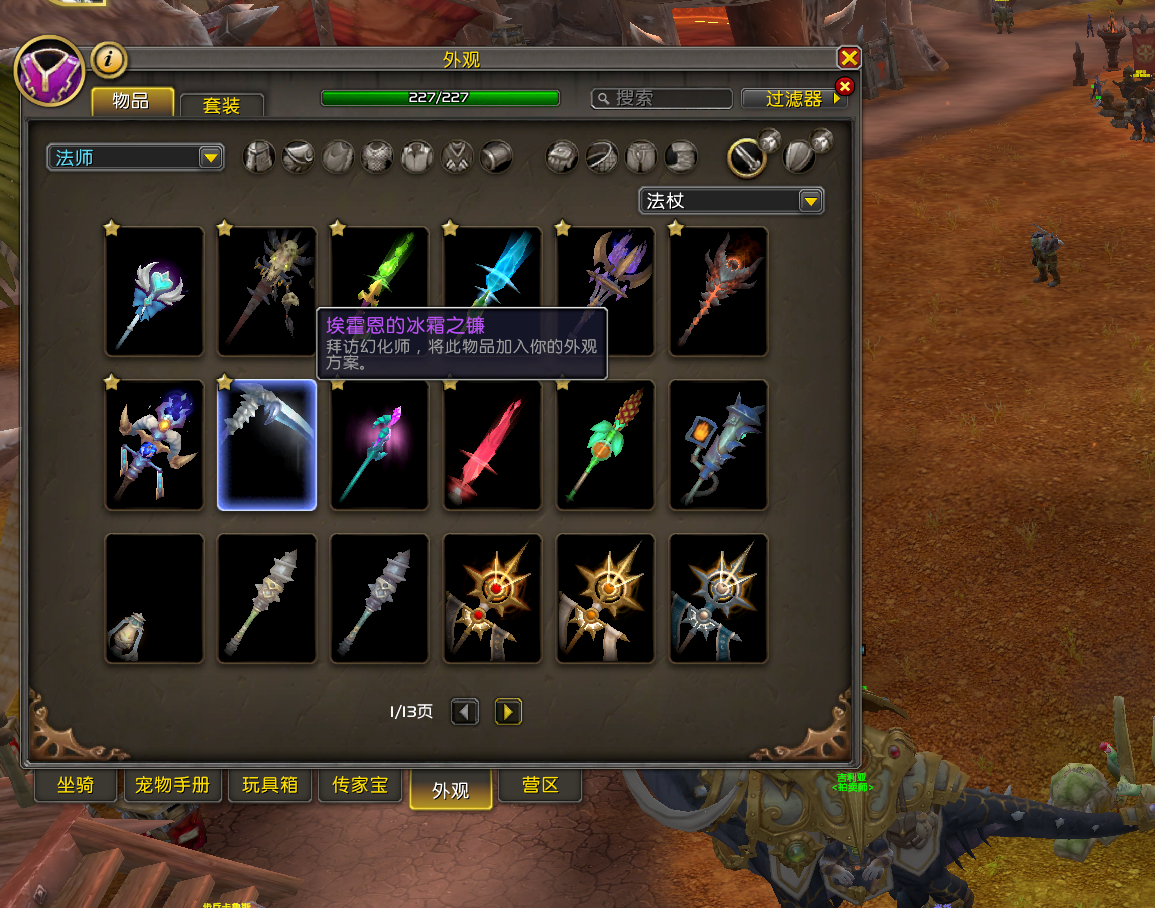Open the 法杖 weapon type dropdown
1155x908 pixels.
tap(731, 201)
